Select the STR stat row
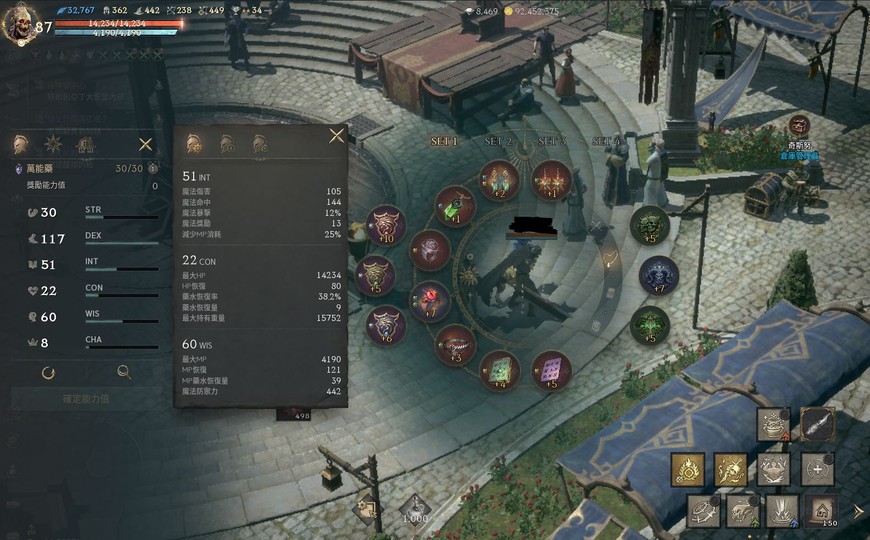The image size is (870, 540). [x=90, y=212]
